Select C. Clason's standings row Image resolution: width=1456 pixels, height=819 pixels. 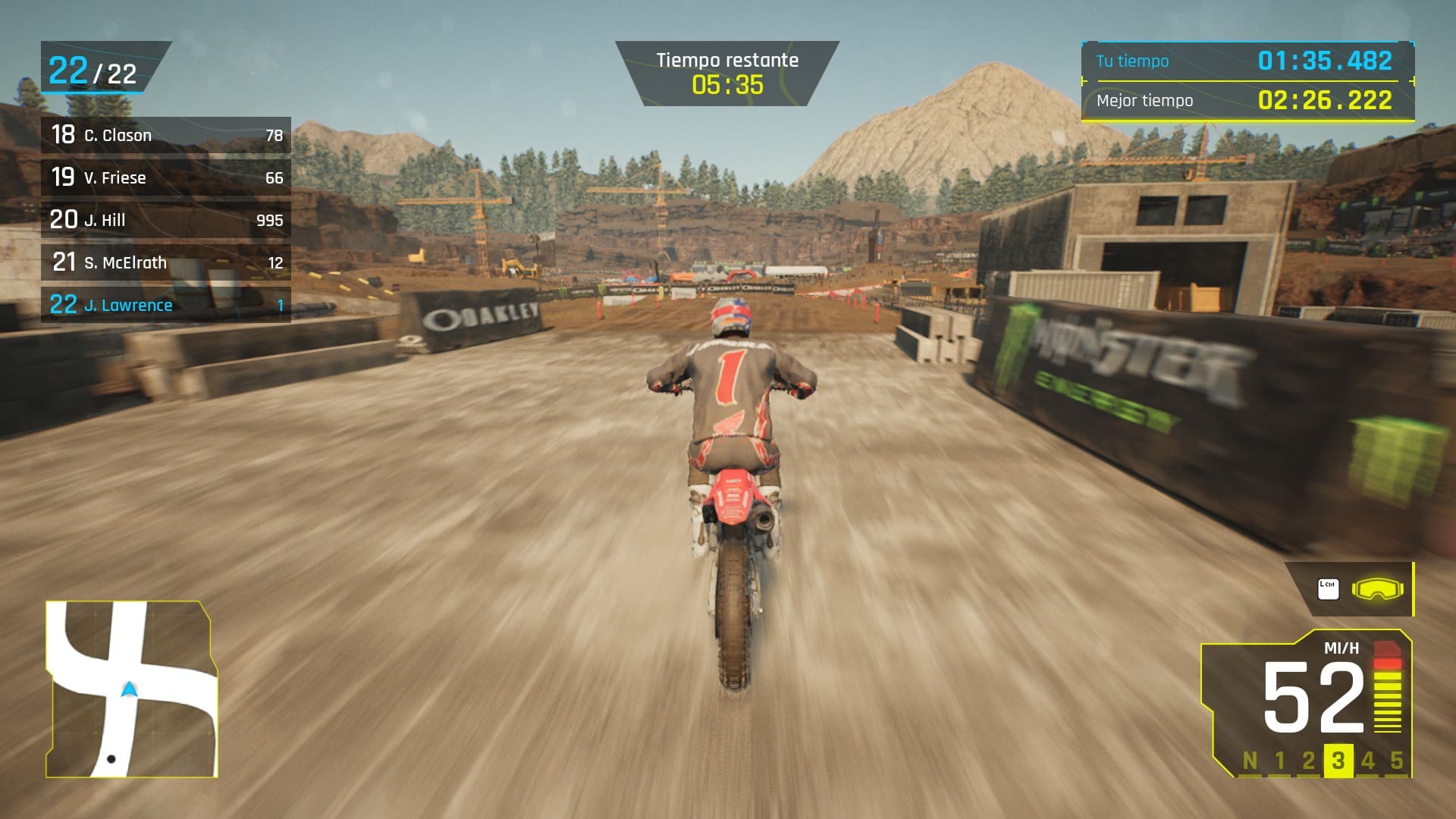165,135
